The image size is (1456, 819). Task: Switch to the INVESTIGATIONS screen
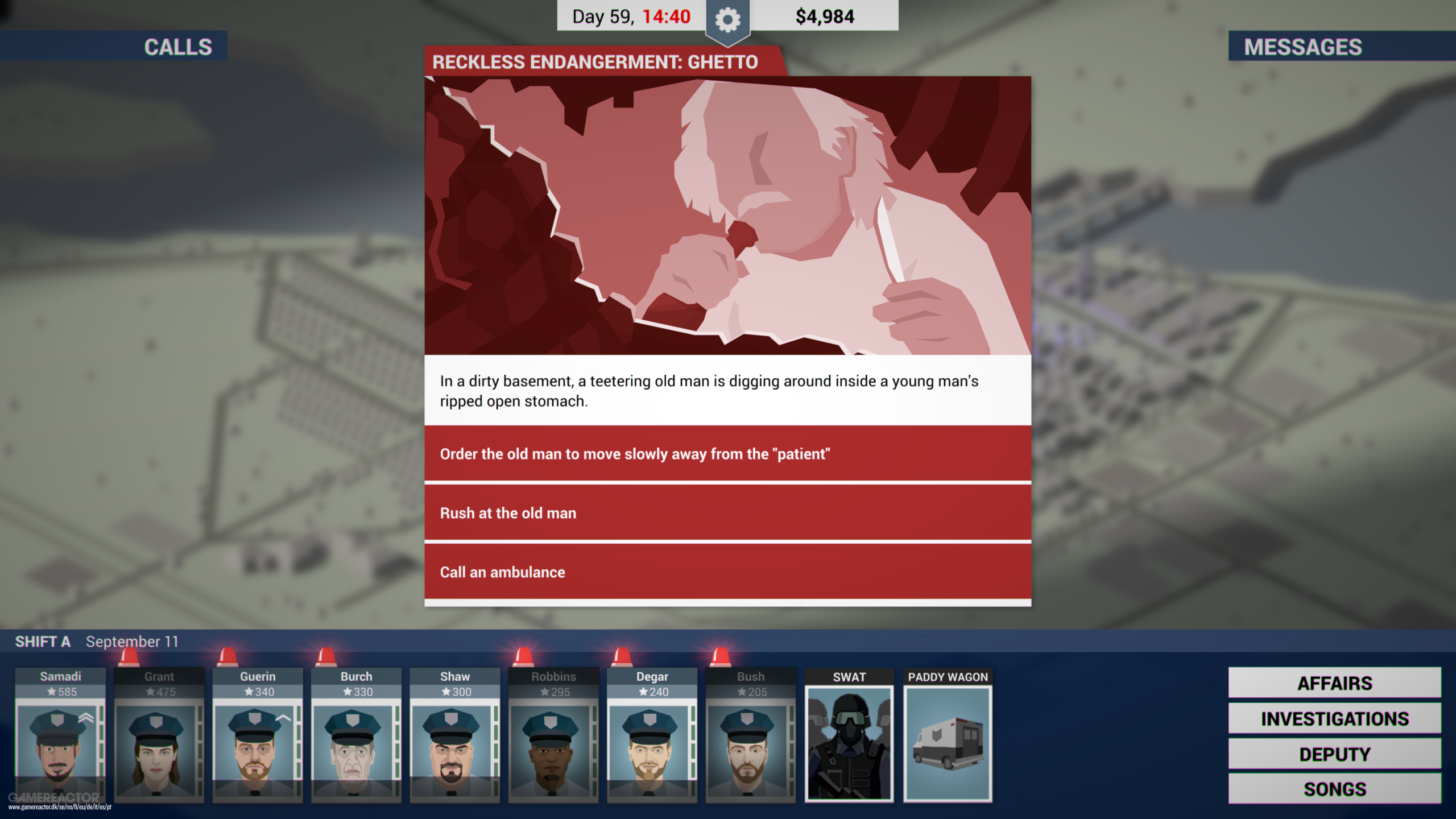tap(1334, 718)
